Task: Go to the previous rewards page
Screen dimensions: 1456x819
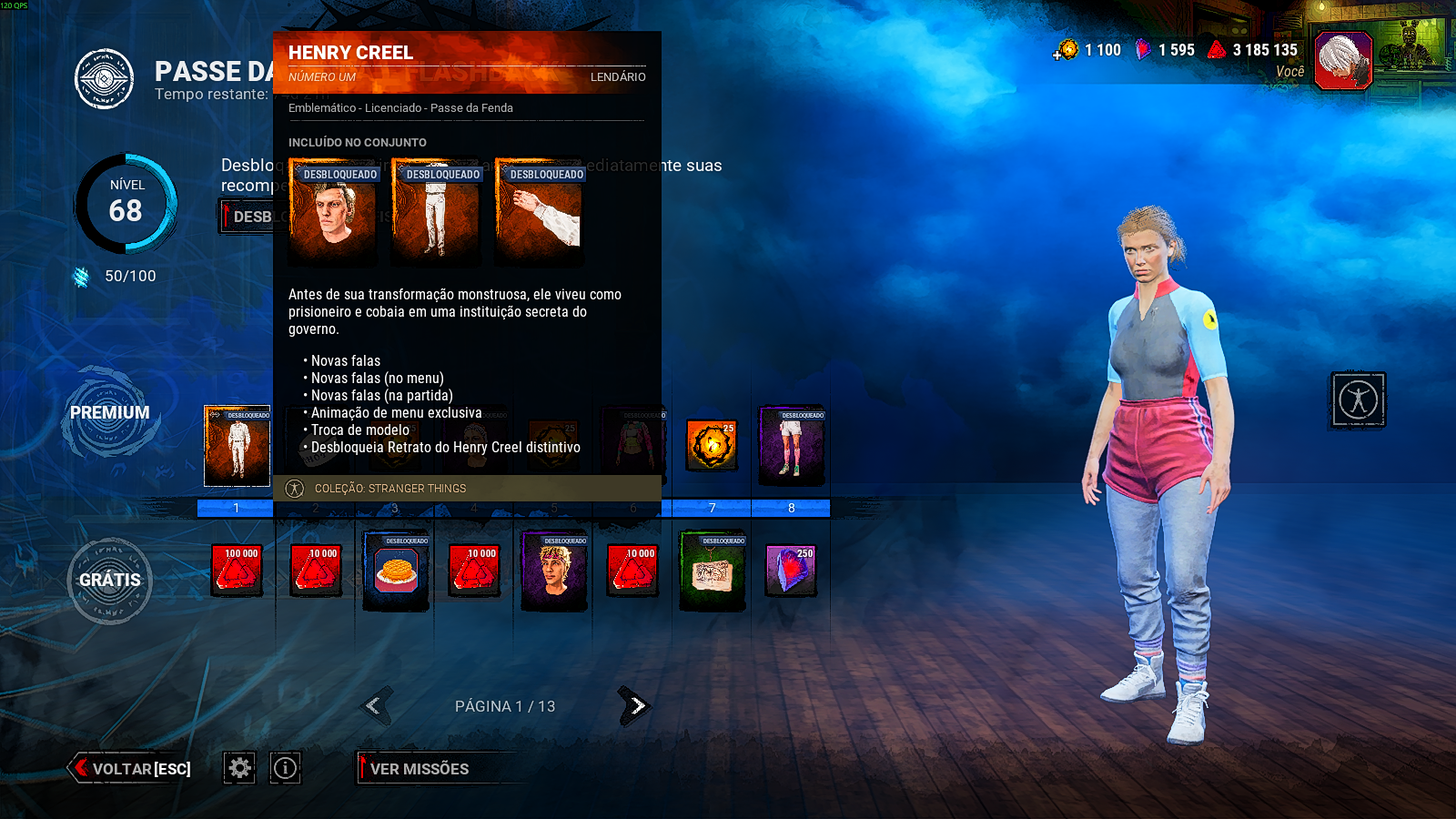Action: click(x=375, y=705)
